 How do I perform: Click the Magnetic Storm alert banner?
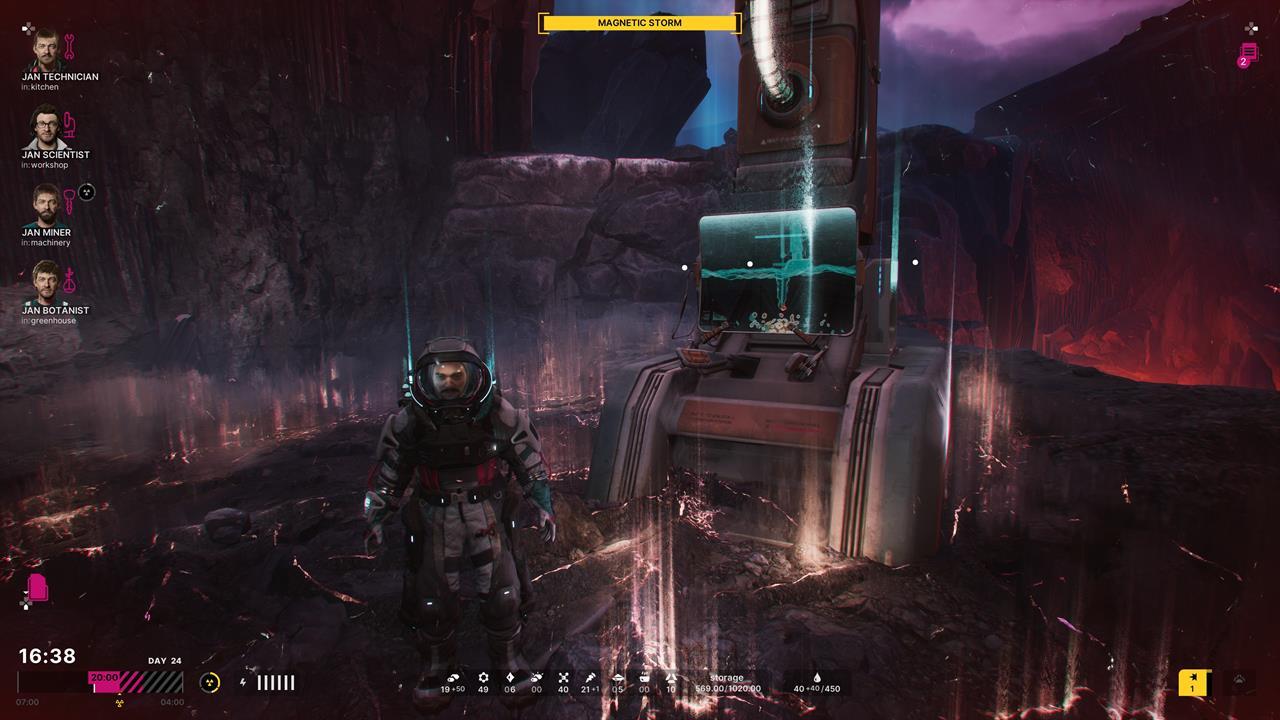click(x=640, y=22)
